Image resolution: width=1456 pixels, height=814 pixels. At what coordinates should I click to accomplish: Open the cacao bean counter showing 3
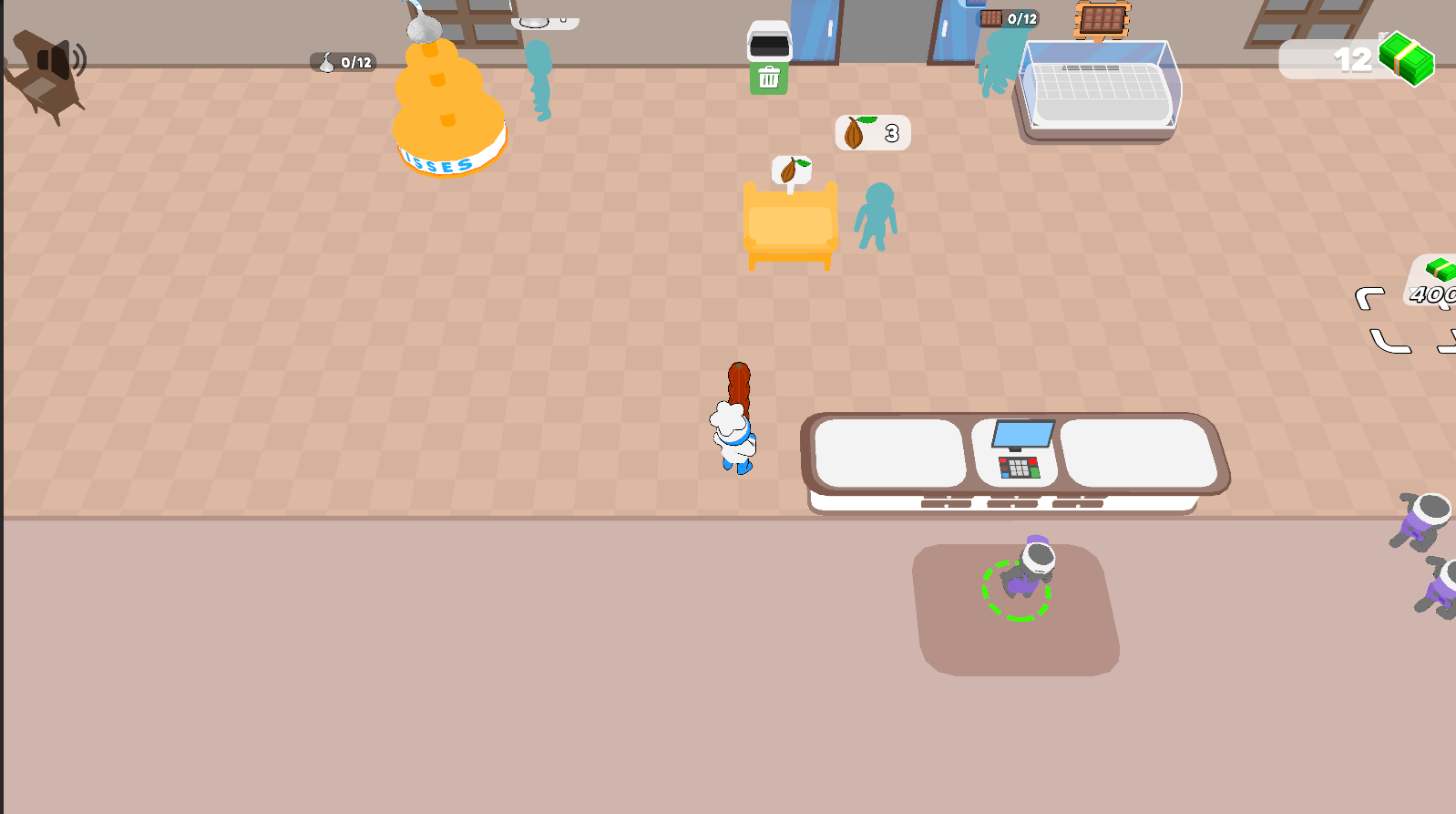[x=870, y=132]
